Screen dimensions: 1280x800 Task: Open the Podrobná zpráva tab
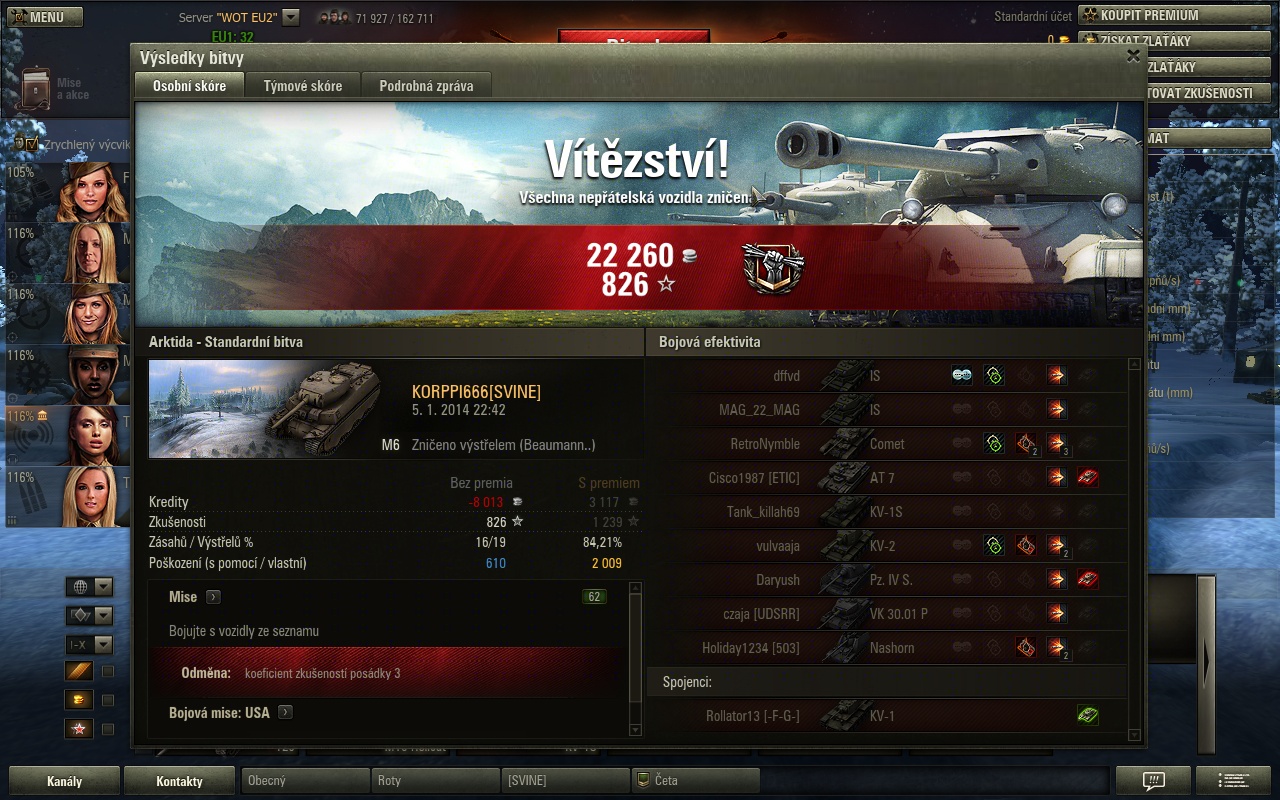pos(426,86)
